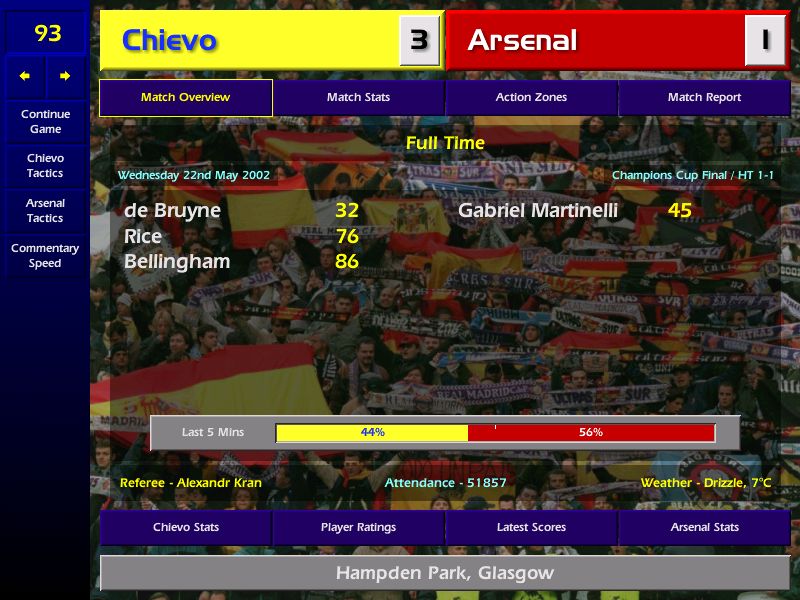Click the right yellow arrow button

pos(65,76)
